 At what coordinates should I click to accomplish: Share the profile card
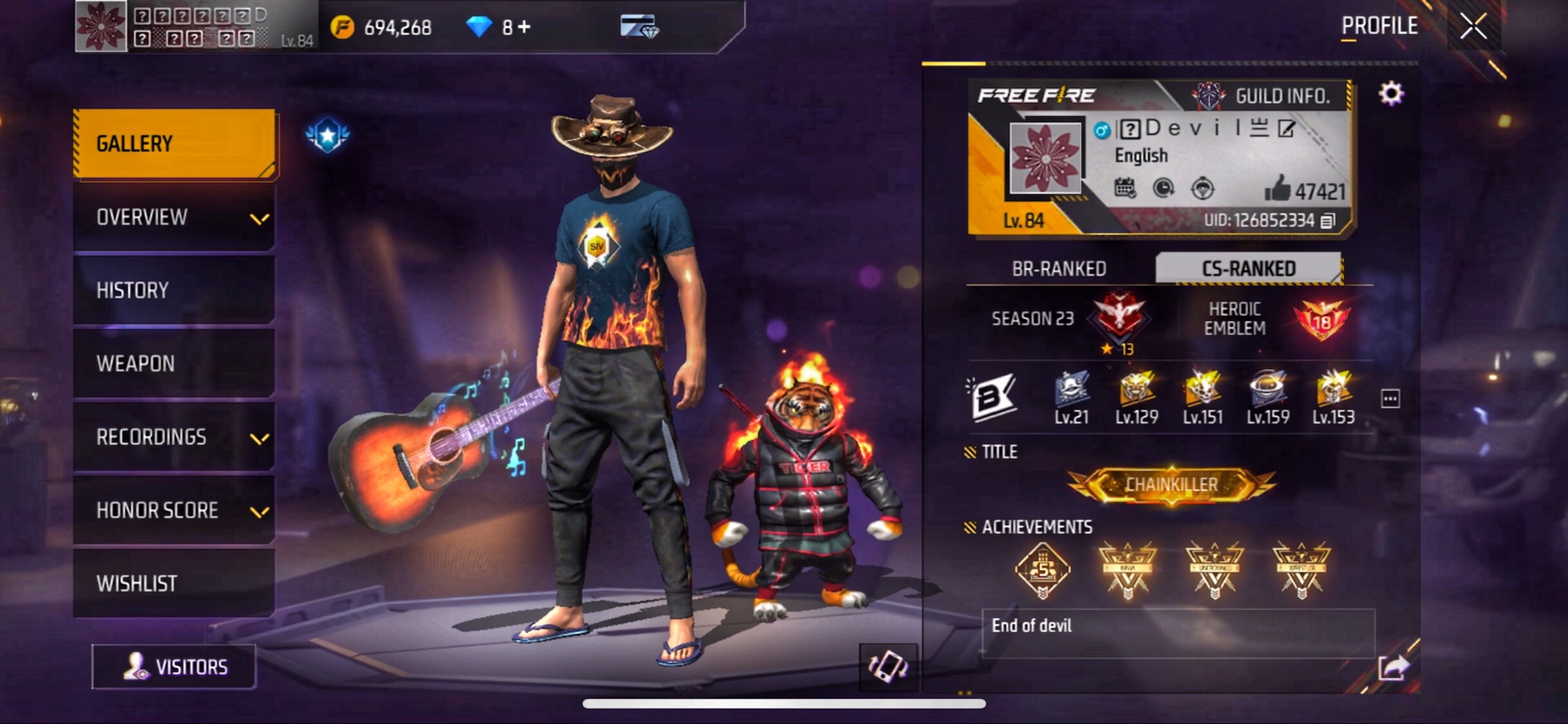click(x=1393, y=668)
